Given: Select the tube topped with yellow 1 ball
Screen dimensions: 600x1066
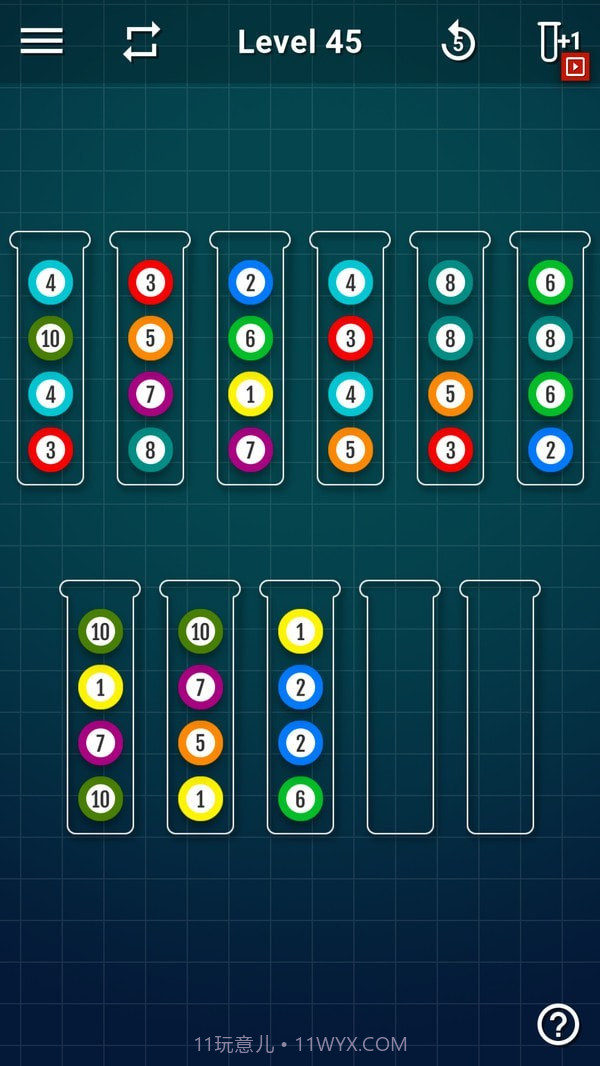Looking at the screenshot, I should (300, 710).
